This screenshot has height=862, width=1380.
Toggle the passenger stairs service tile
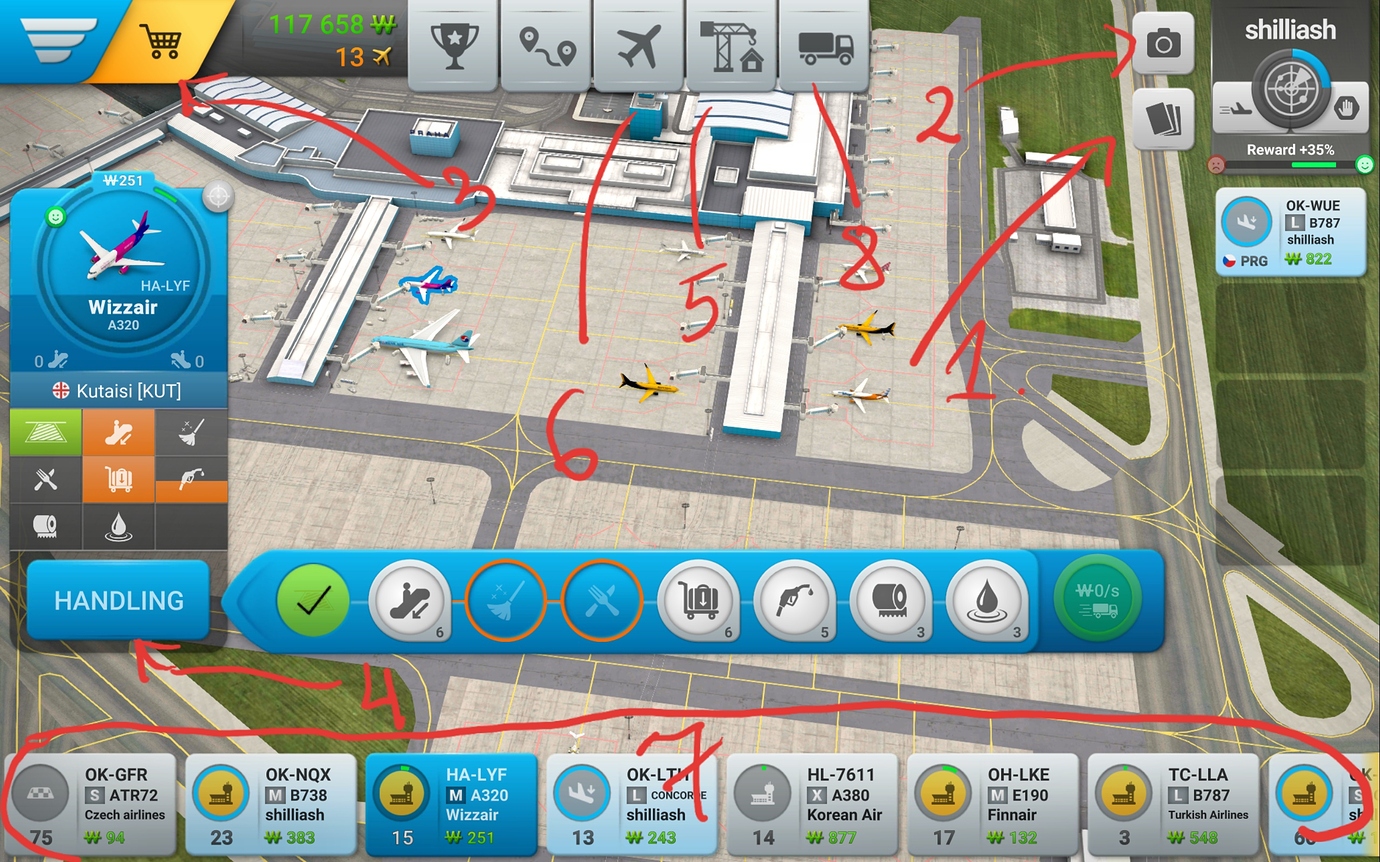tap(118, 432)
